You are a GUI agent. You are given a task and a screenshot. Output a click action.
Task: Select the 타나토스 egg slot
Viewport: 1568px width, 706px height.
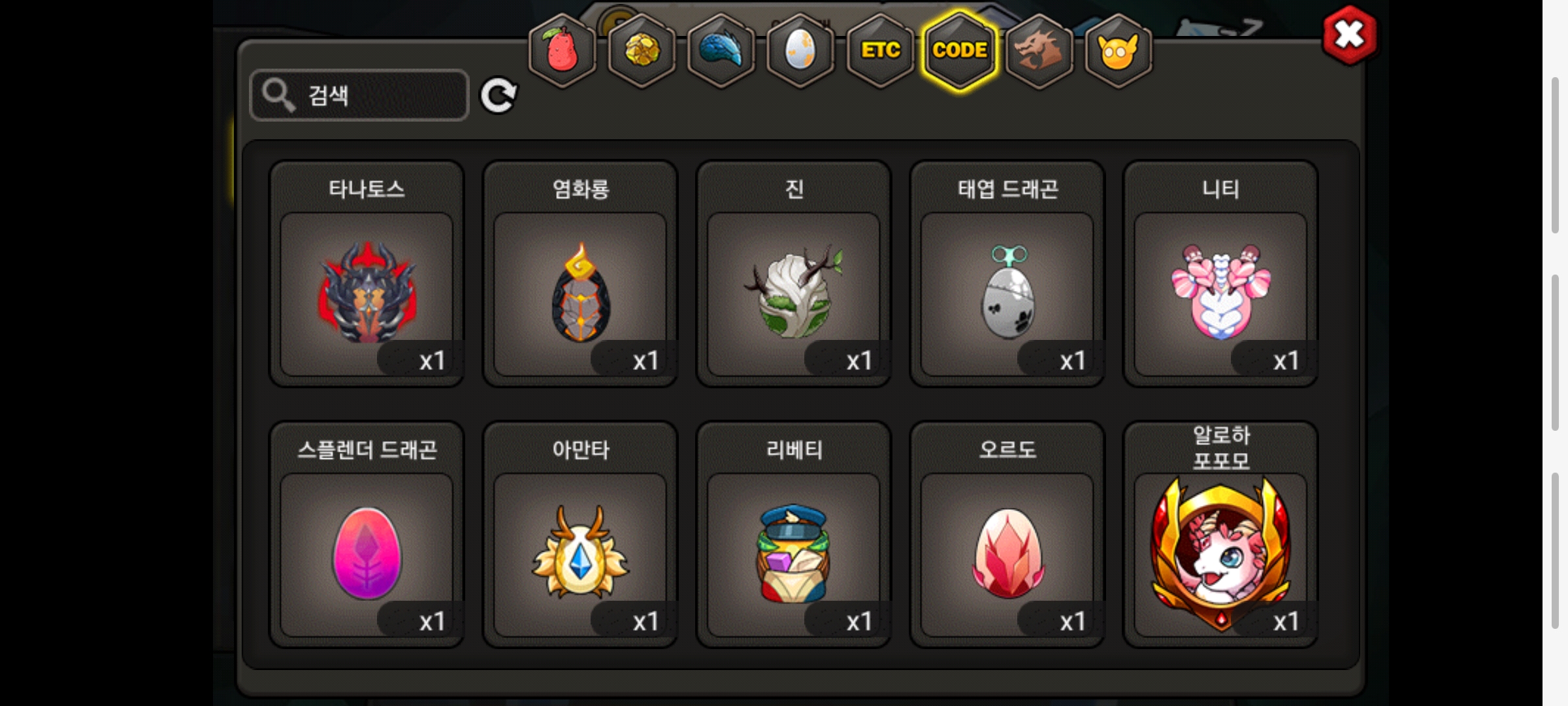pyautogui.click(x=367, y=293)
